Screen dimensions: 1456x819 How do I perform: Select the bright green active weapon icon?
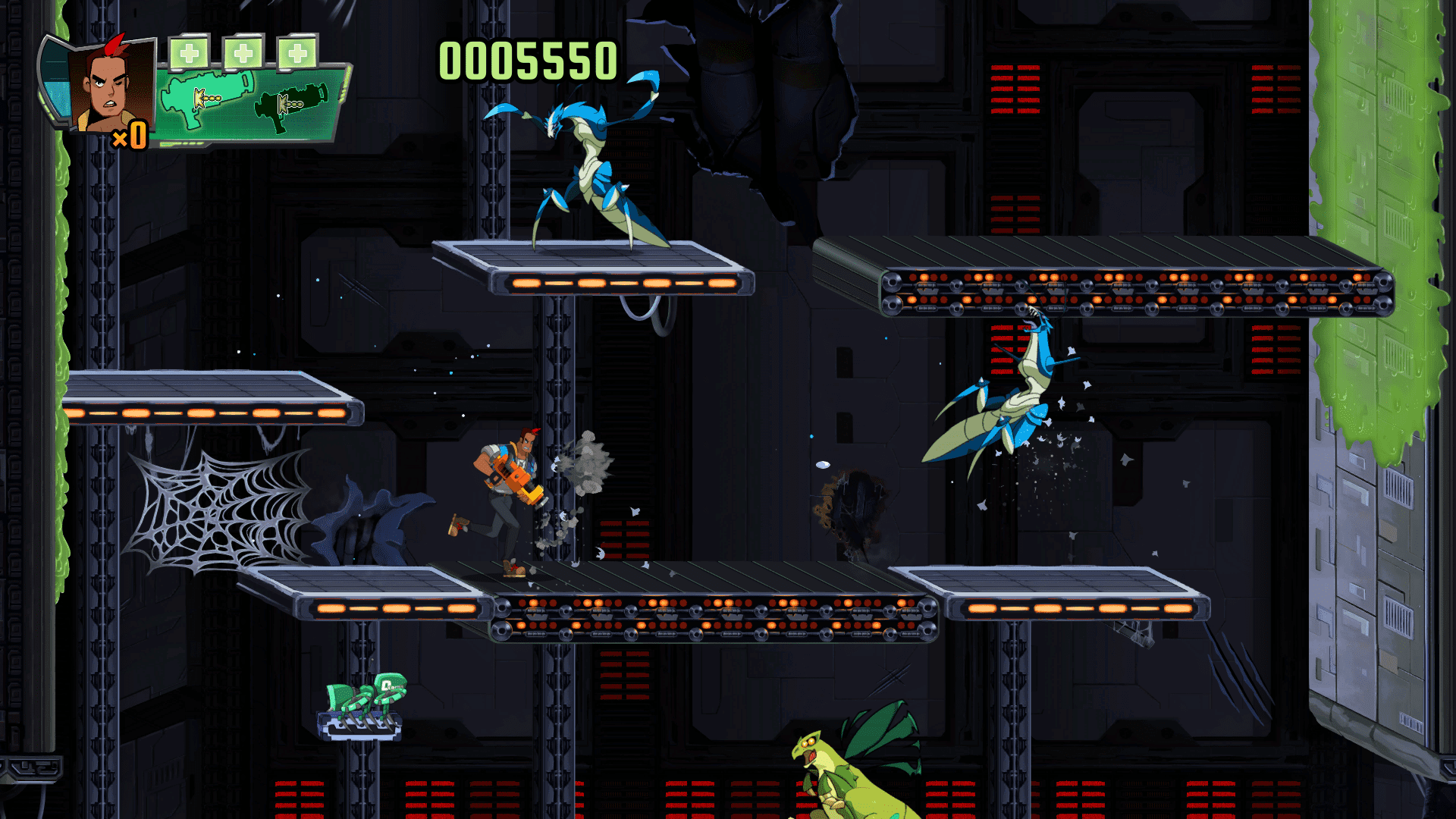pos(206,97)
